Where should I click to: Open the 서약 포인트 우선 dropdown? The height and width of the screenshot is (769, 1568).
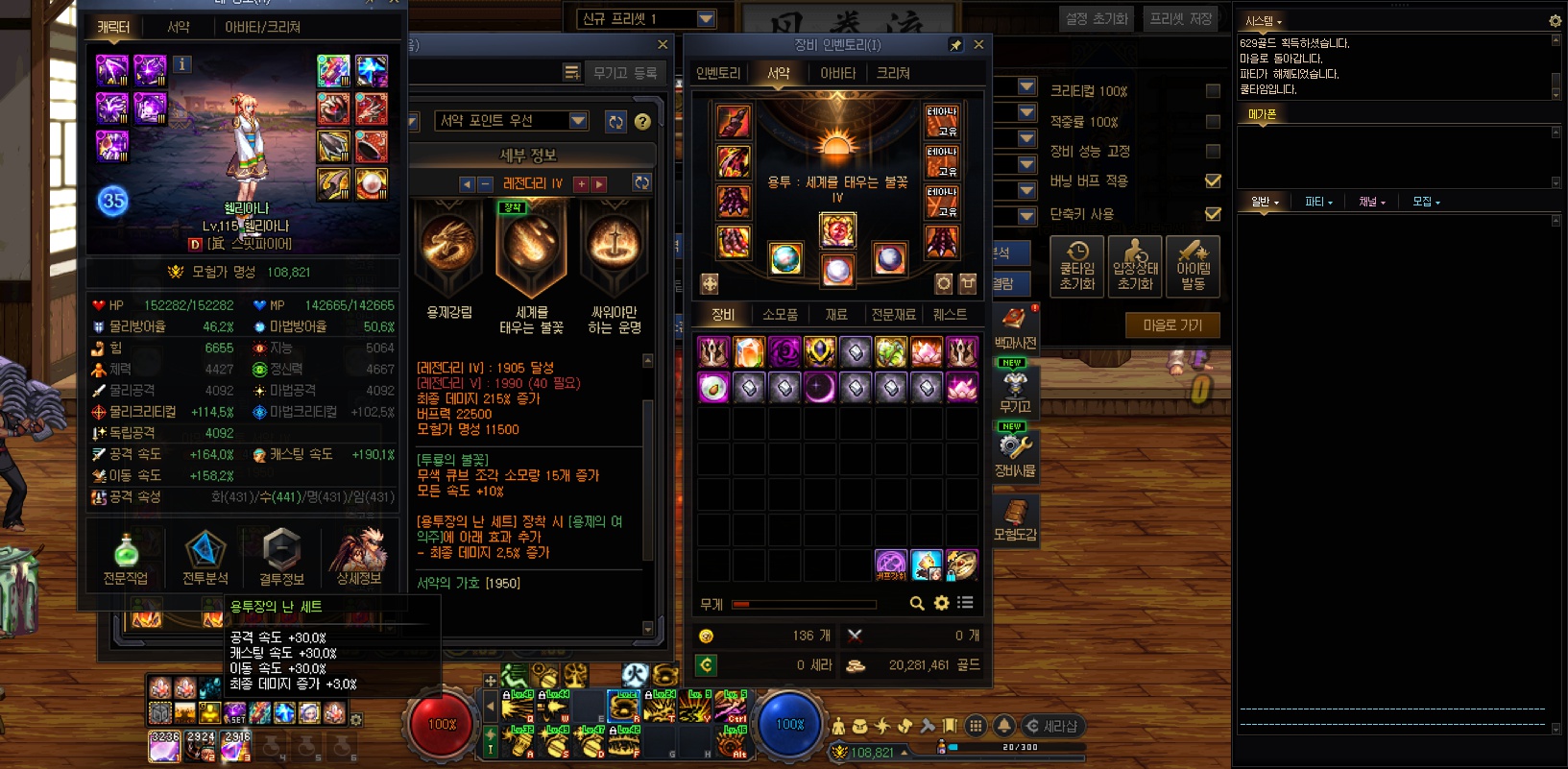pyautogui.click(x=578, y=120)
